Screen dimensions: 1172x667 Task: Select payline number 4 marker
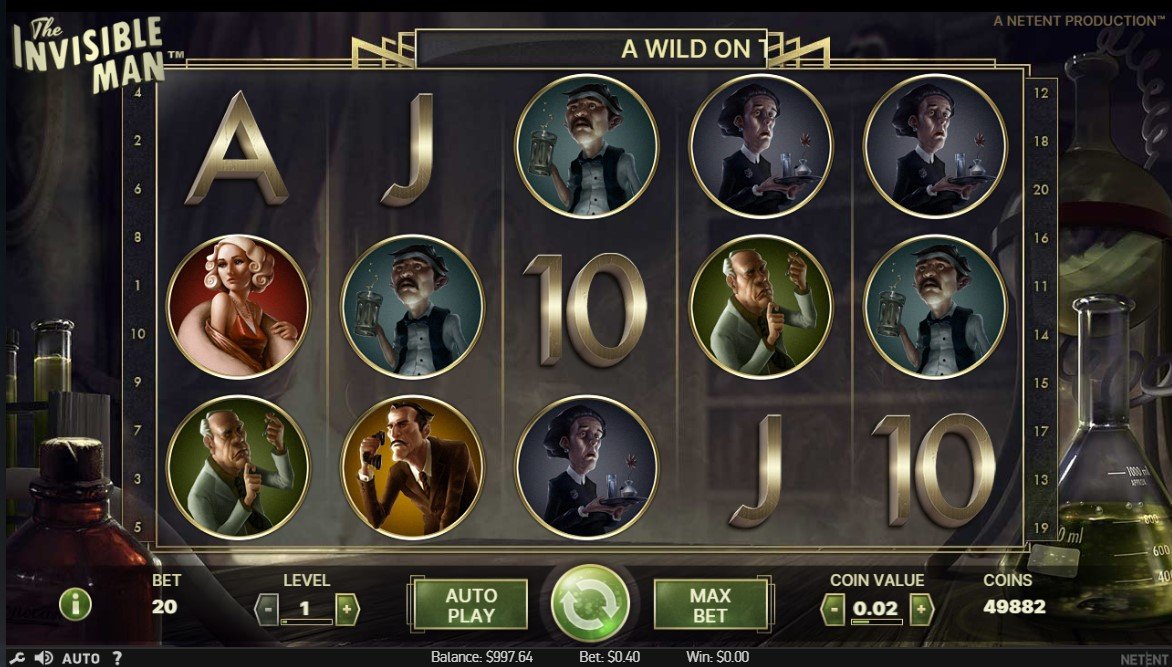click(x=136, y=92)
